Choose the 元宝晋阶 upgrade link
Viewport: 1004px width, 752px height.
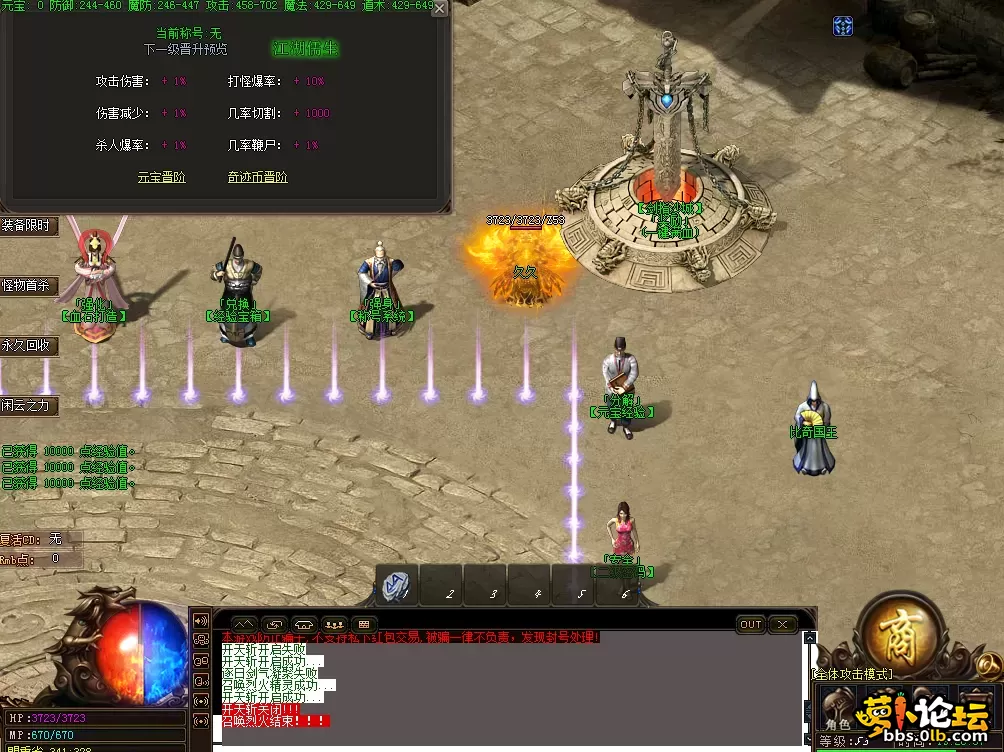162,177
